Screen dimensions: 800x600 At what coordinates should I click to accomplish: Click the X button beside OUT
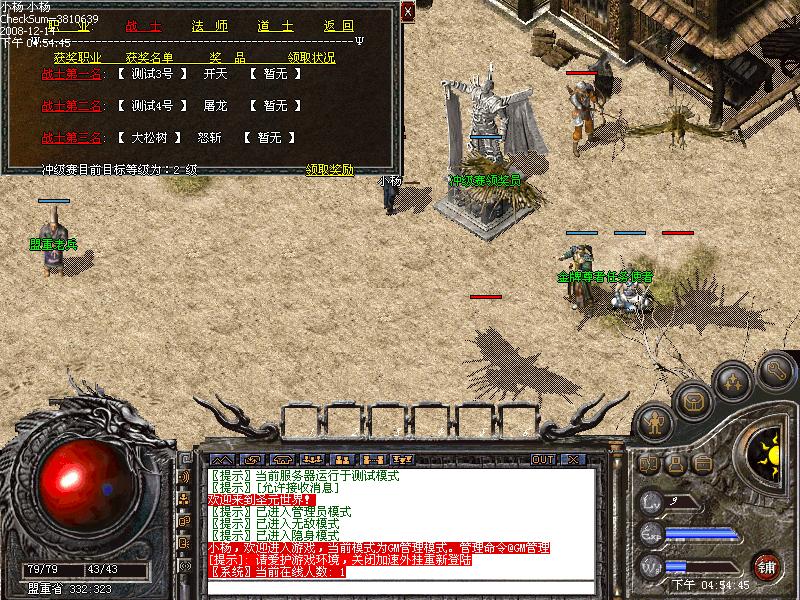pyautogui.click(x=572, y=459)
